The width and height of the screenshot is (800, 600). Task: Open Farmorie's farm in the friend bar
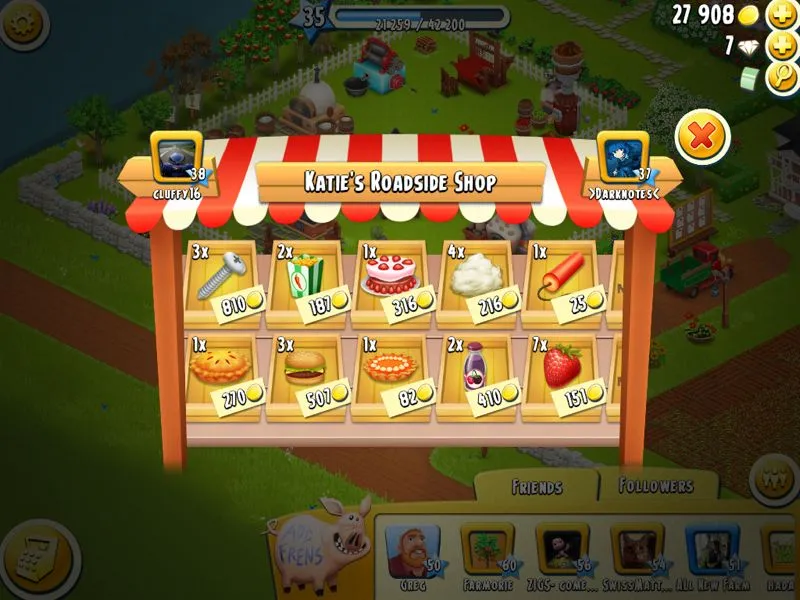tap(486, 553)
